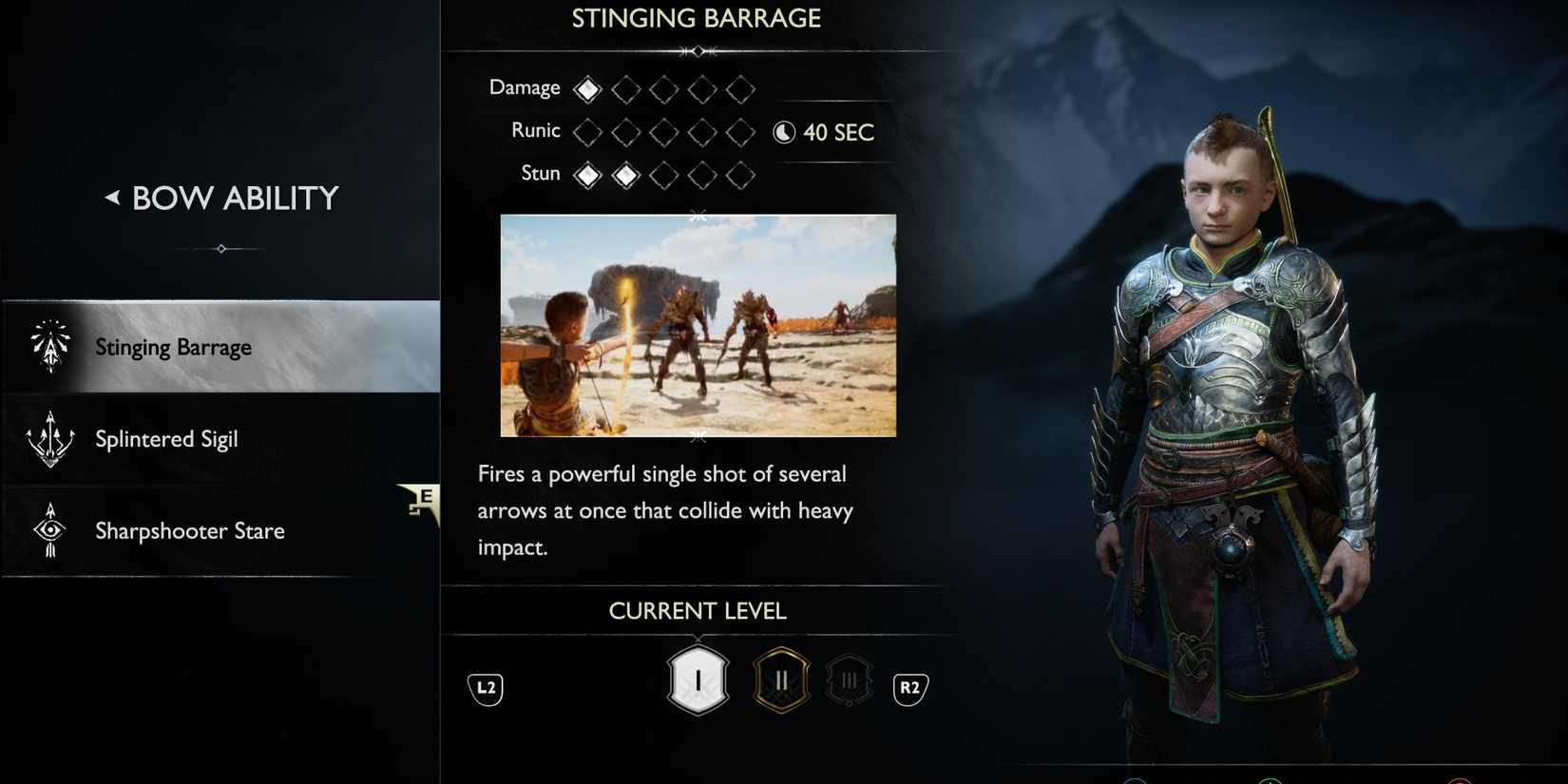Open the Splintered Sigil list entry
1568x784 pixels.
[x=166, y=438]
